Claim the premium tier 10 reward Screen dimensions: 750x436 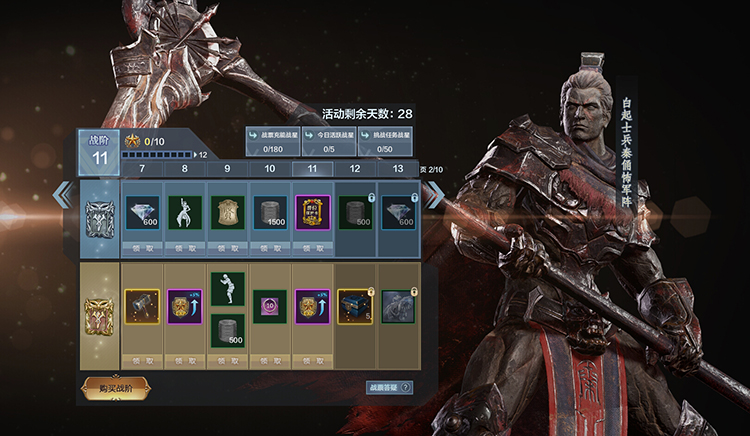270,359
